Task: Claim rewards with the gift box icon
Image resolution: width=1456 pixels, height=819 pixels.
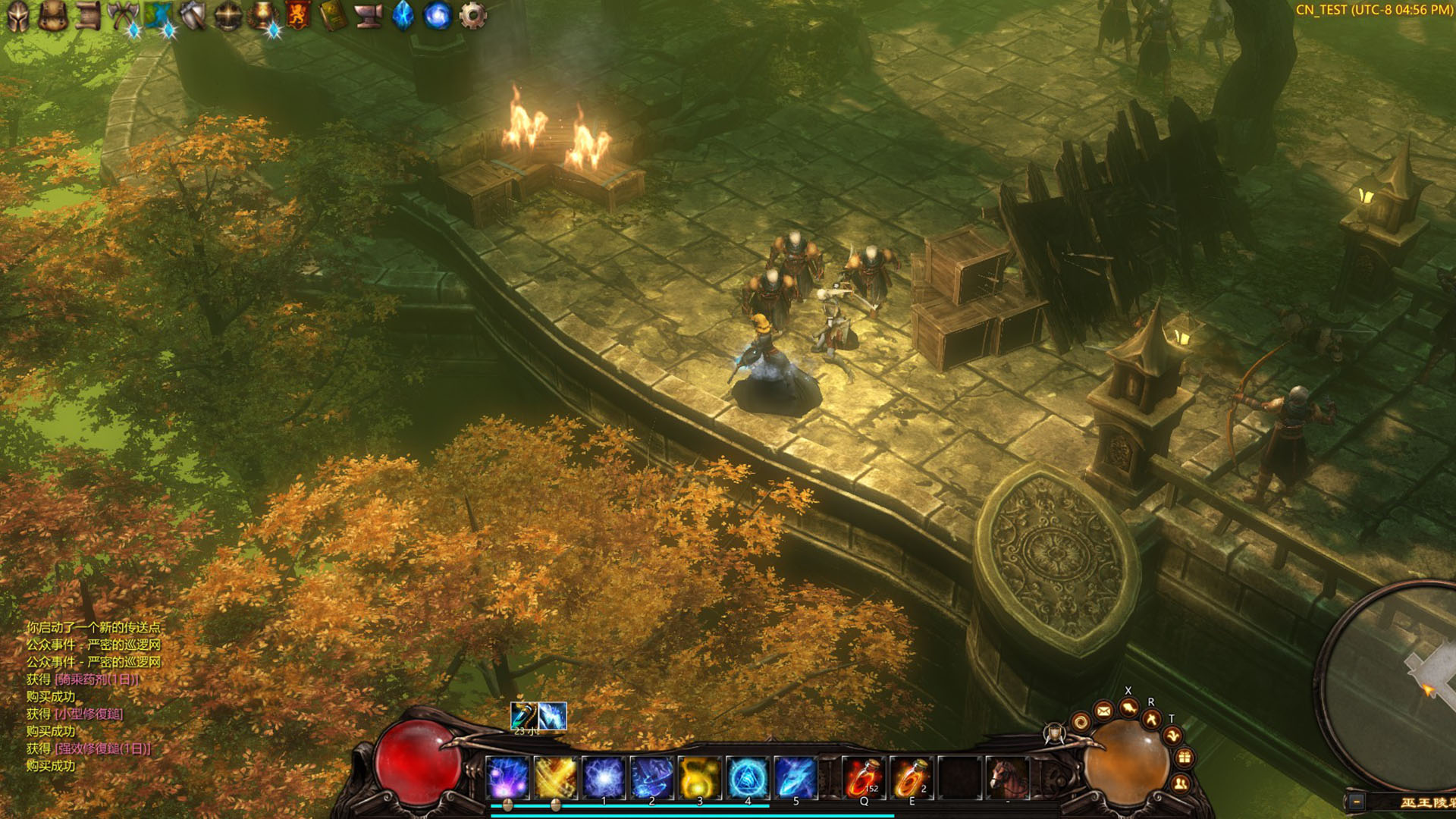Action: coord(1185,757)
